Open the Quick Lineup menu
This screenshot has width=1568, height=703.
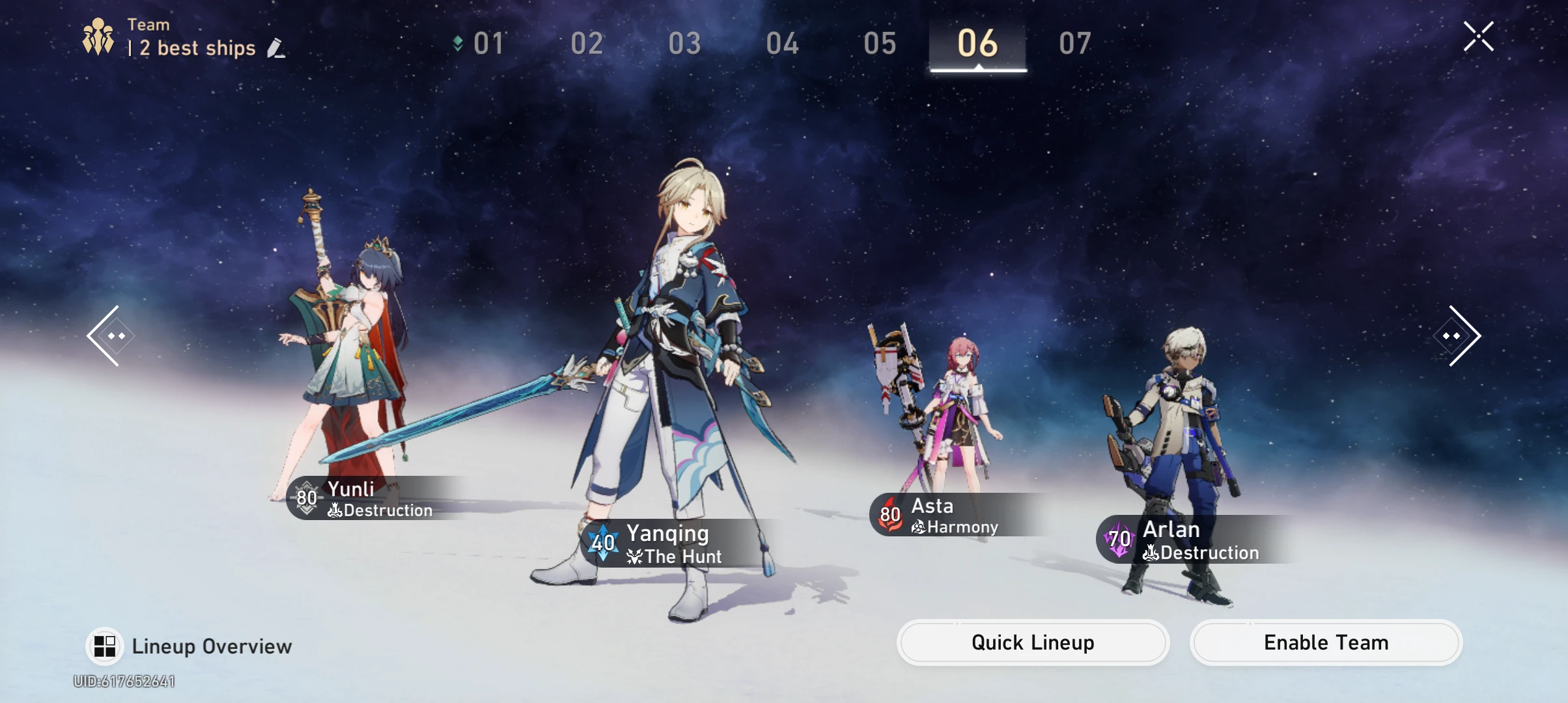click(1033, 642)
